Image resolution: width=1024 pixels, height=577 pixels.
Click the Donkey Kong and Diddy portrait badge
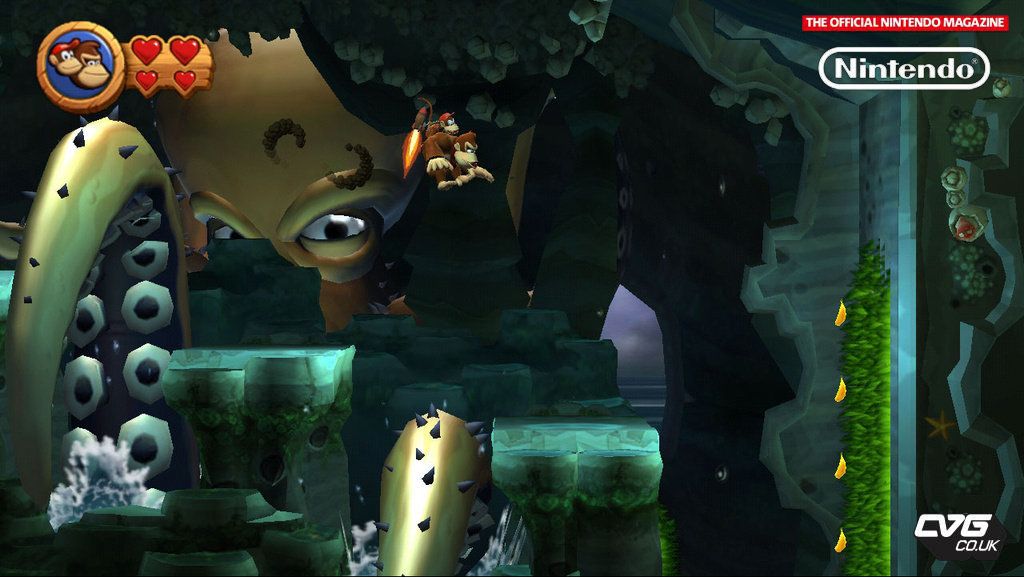(81, 66)
